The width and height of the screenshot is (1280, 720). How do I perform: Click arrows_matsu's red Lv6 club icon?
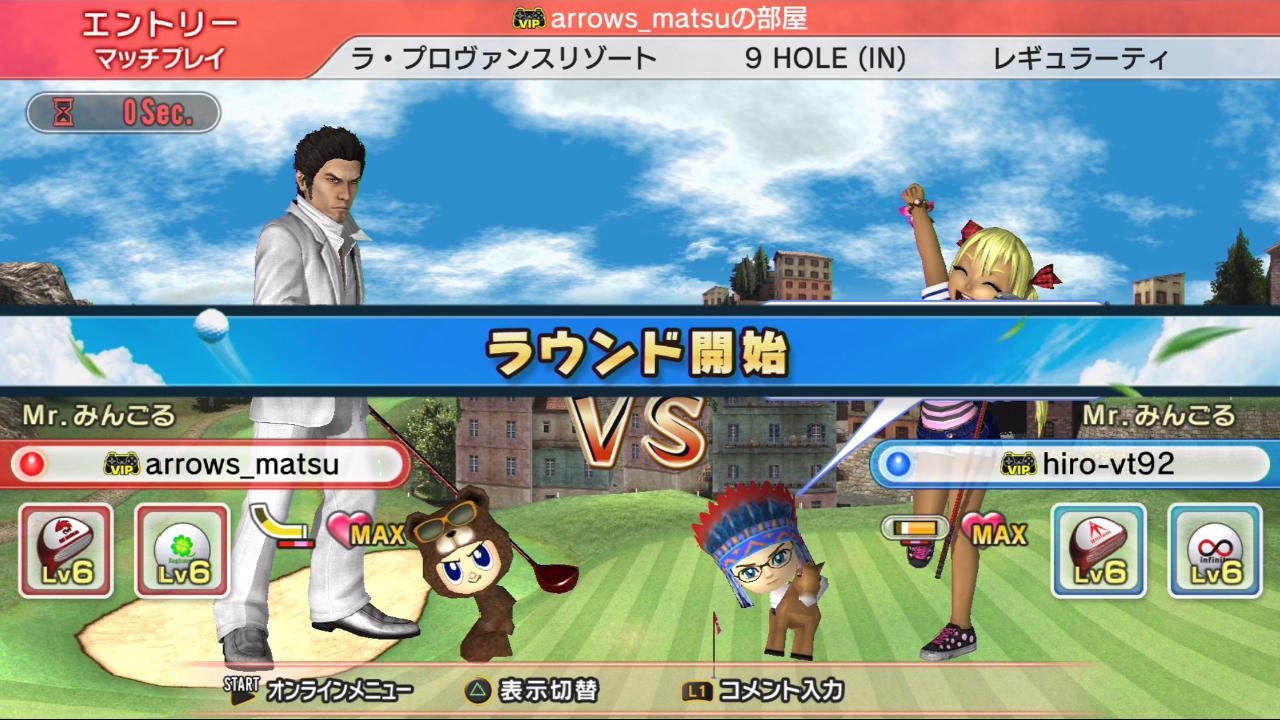coord(66,550)
